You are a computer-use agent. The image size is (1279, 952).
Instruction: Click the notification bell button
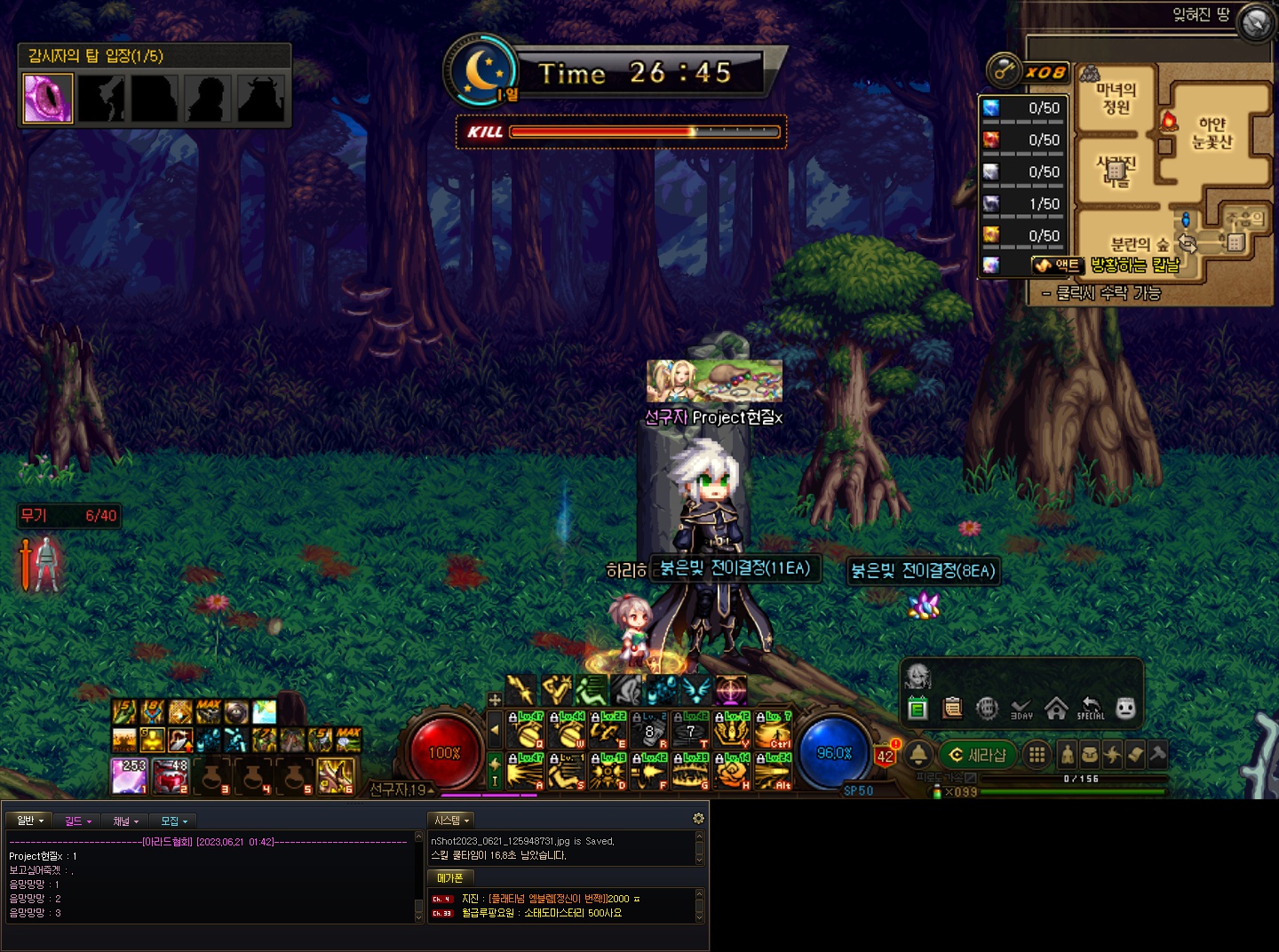tap(918, 755)
